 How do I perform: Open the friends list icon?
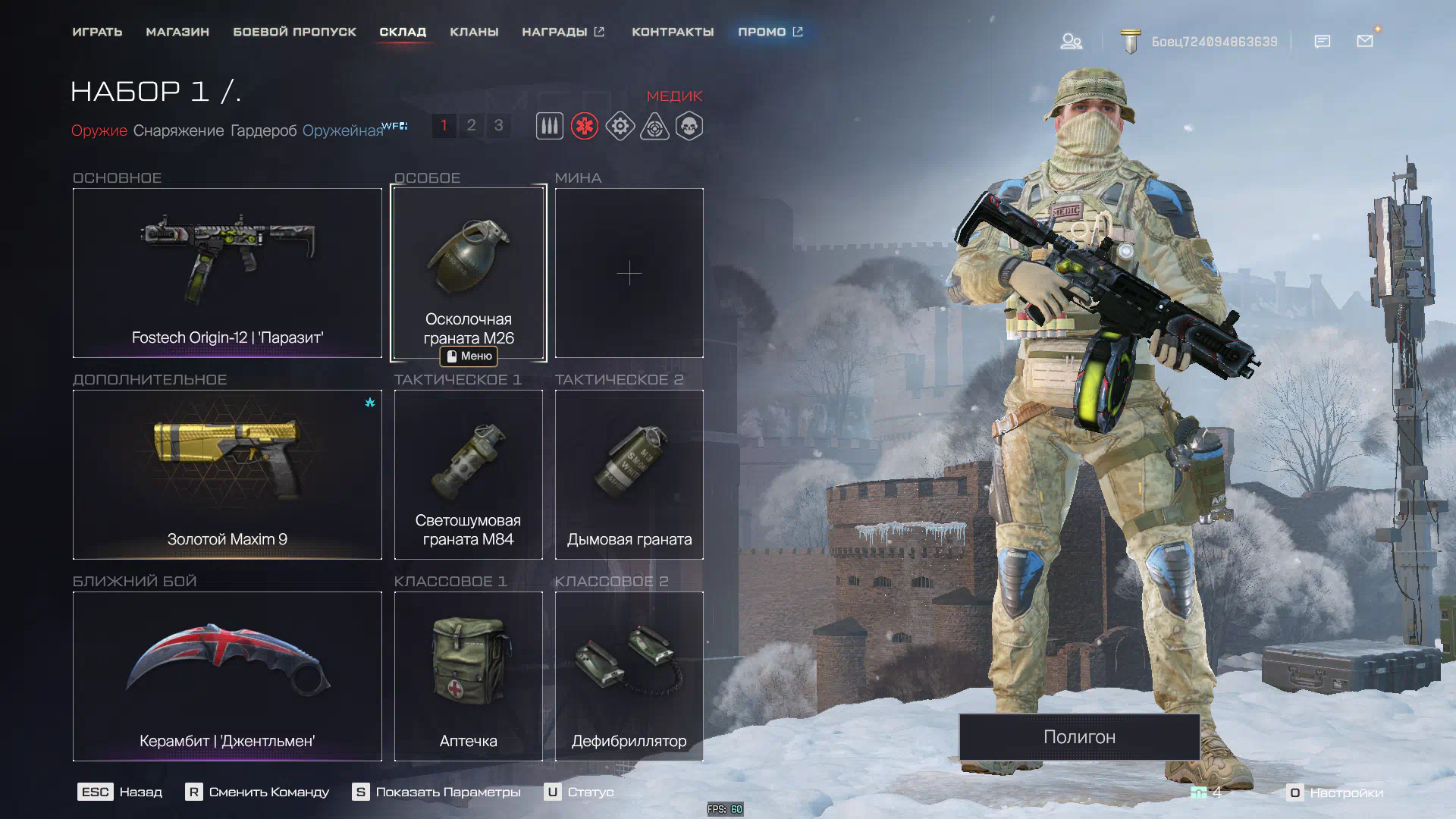click(x=1071, y=41)
